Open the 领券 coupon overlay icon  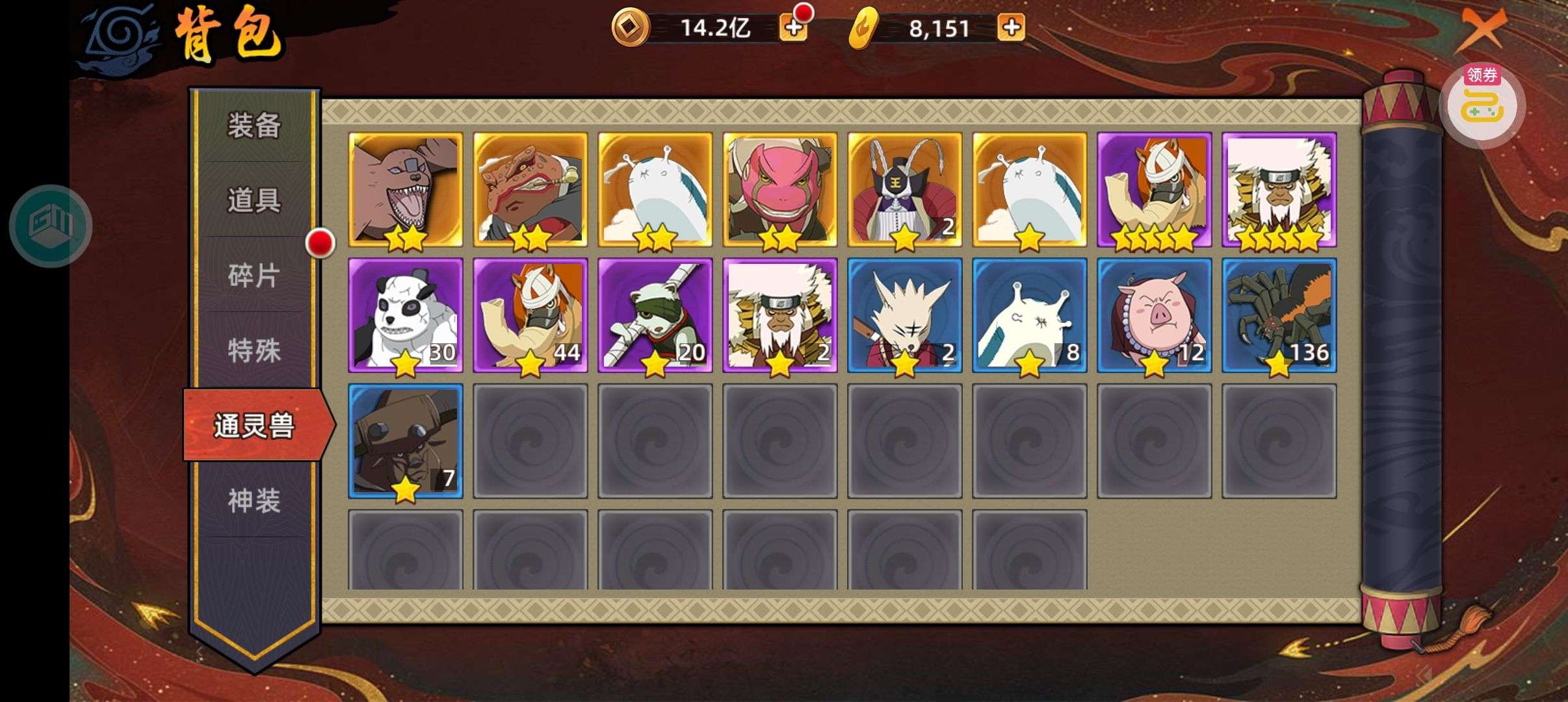[x=1482, y=103]
